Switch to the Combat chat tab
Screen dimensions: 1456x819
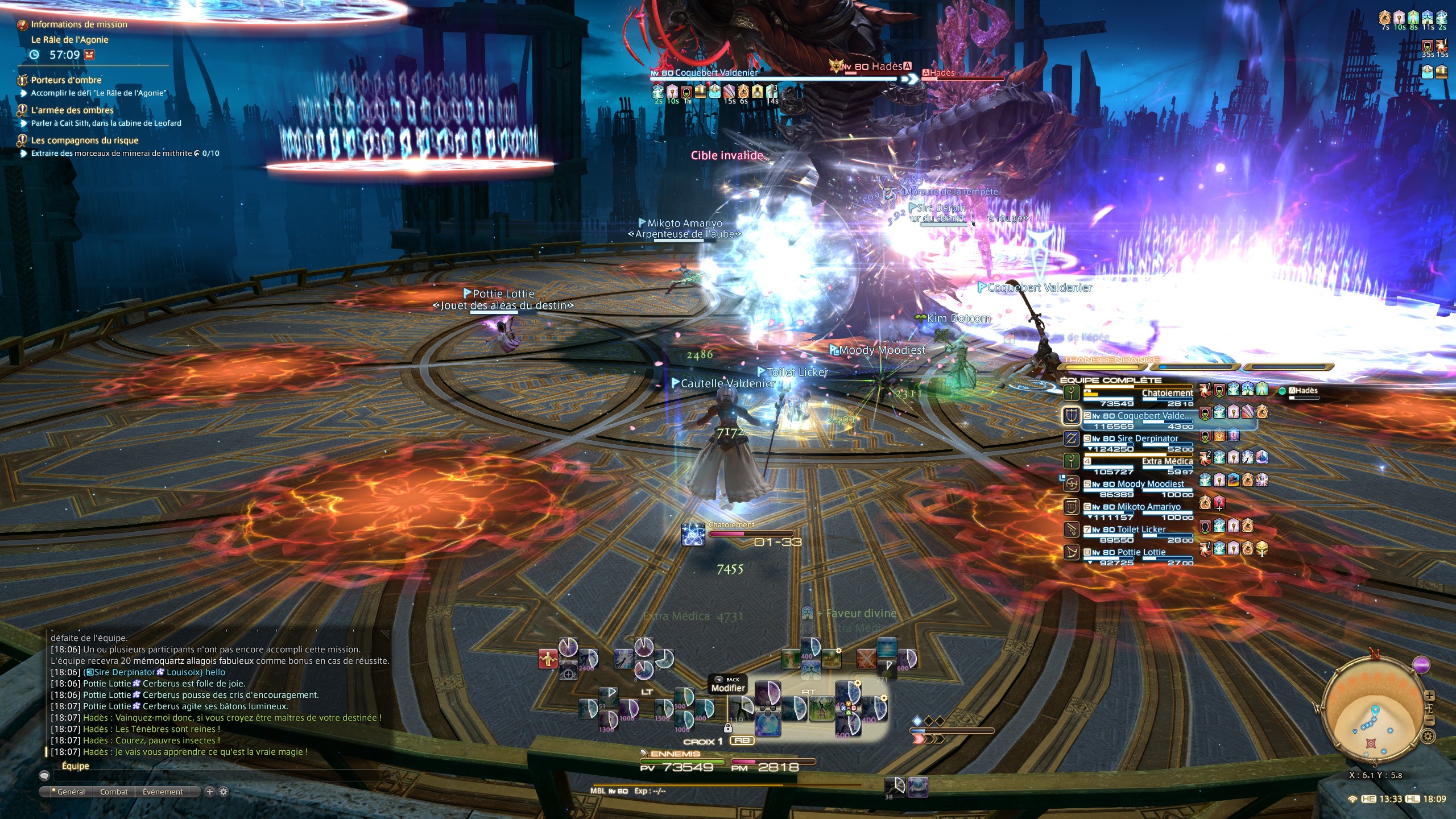pos(114,792)
